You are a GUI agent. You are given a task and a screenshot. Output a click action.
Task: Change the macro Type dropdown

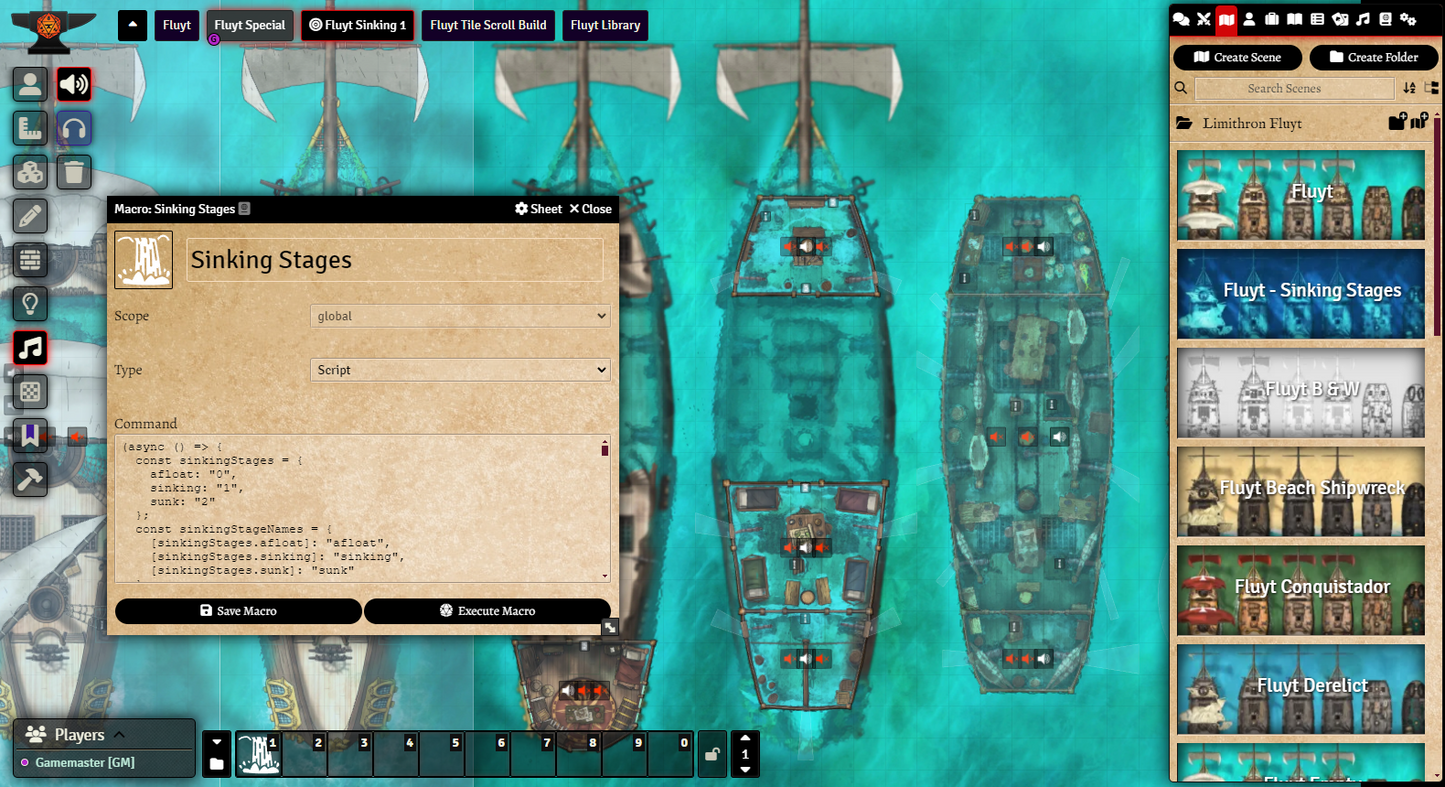click(460, 370)
